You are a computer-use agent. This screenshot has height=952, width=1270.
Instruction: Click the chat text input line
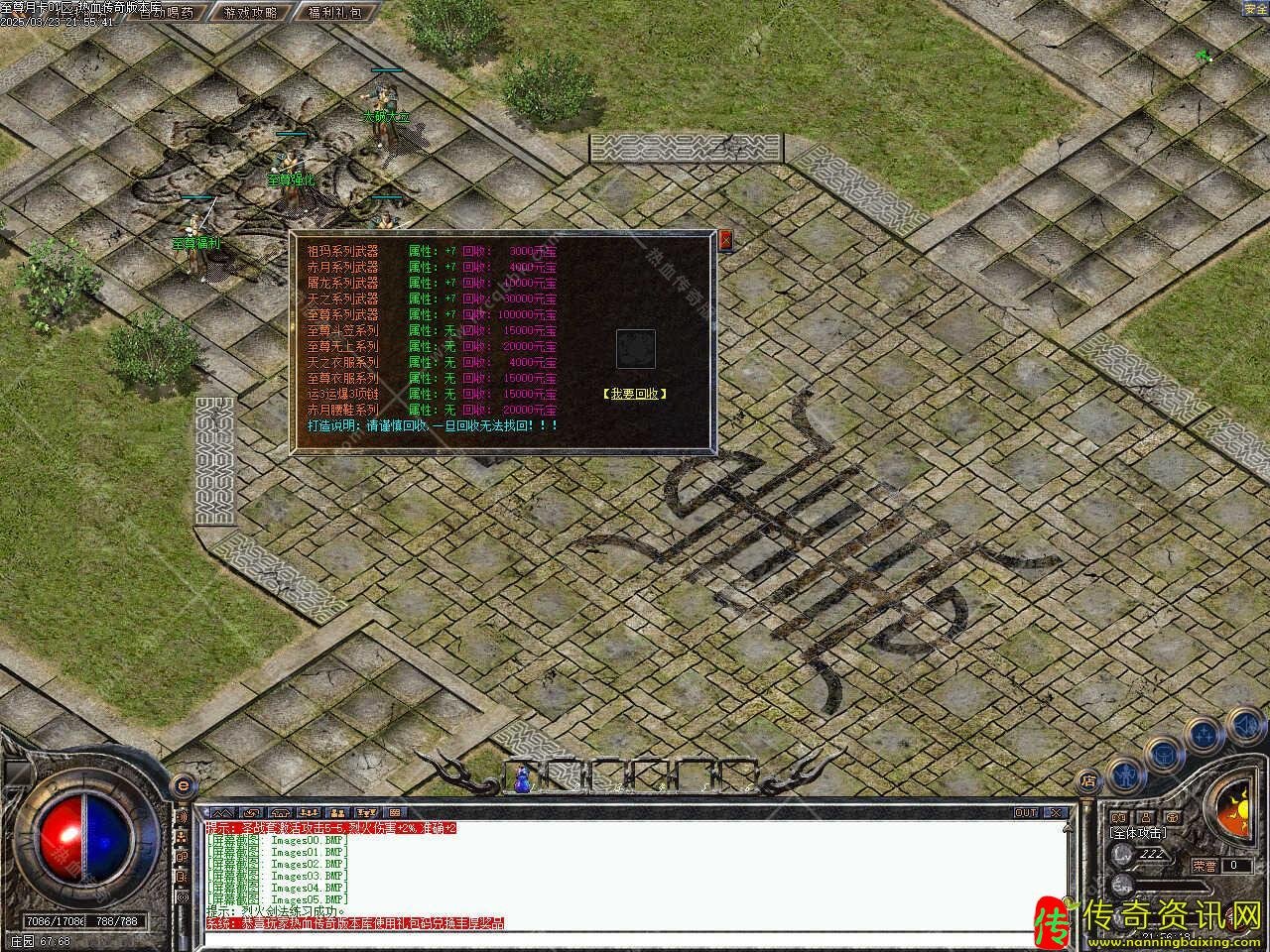[x=635, y=936]
